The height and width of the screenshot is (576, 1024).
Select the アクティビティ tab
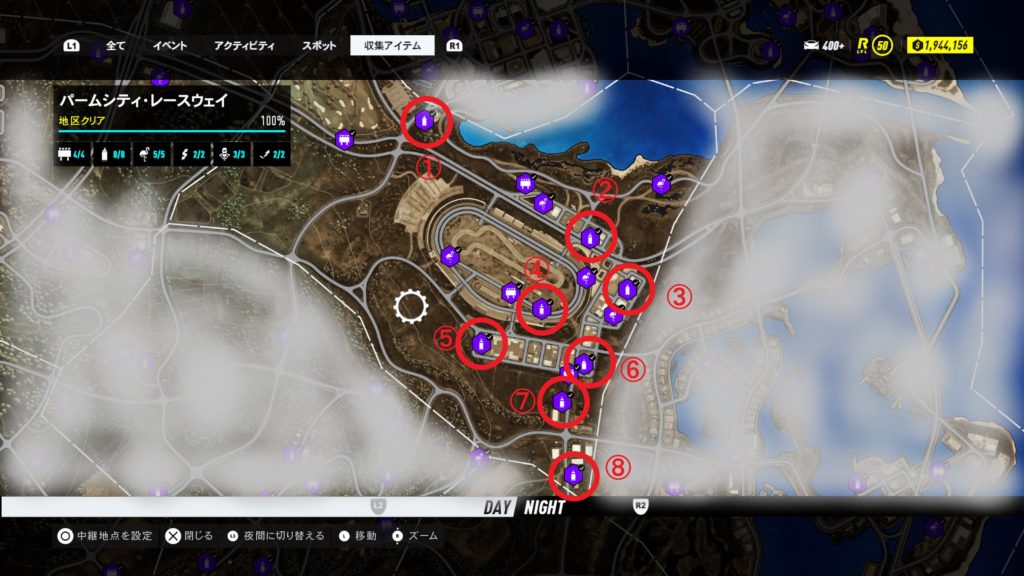(x=243, y=46)
